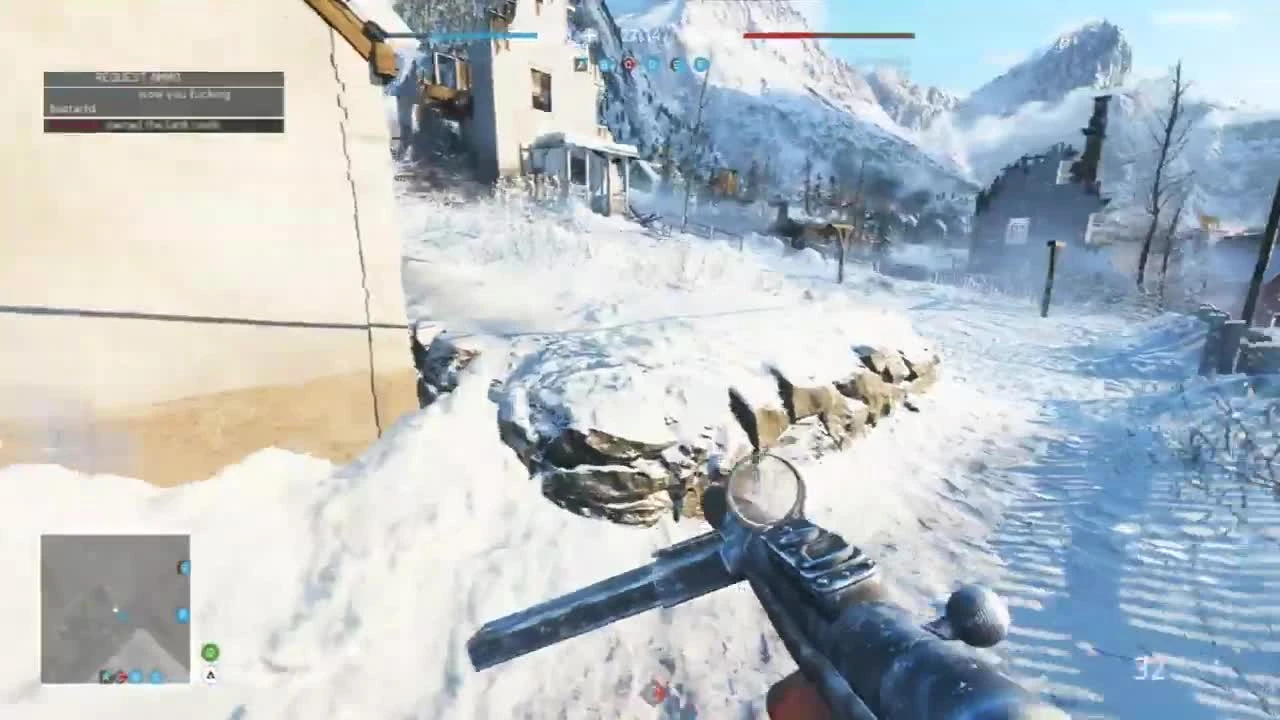Image resolution: width=1280 pixels, height=720 pixels.
Task: Select the rightmost objective F marker
Action: 699,64
